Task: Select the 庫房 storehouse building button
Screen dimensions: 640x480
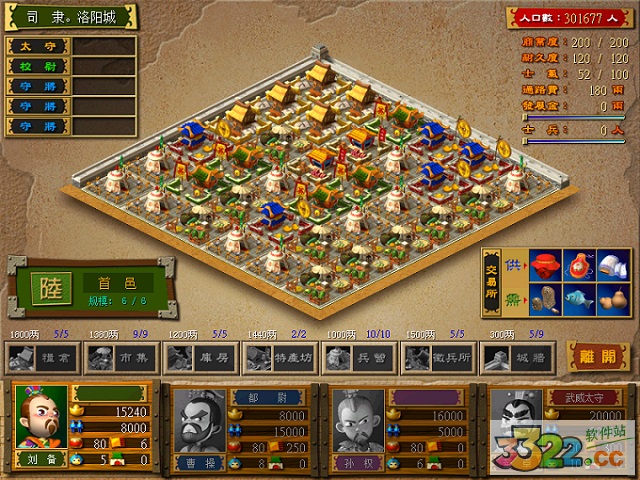Action: point(198,356)
